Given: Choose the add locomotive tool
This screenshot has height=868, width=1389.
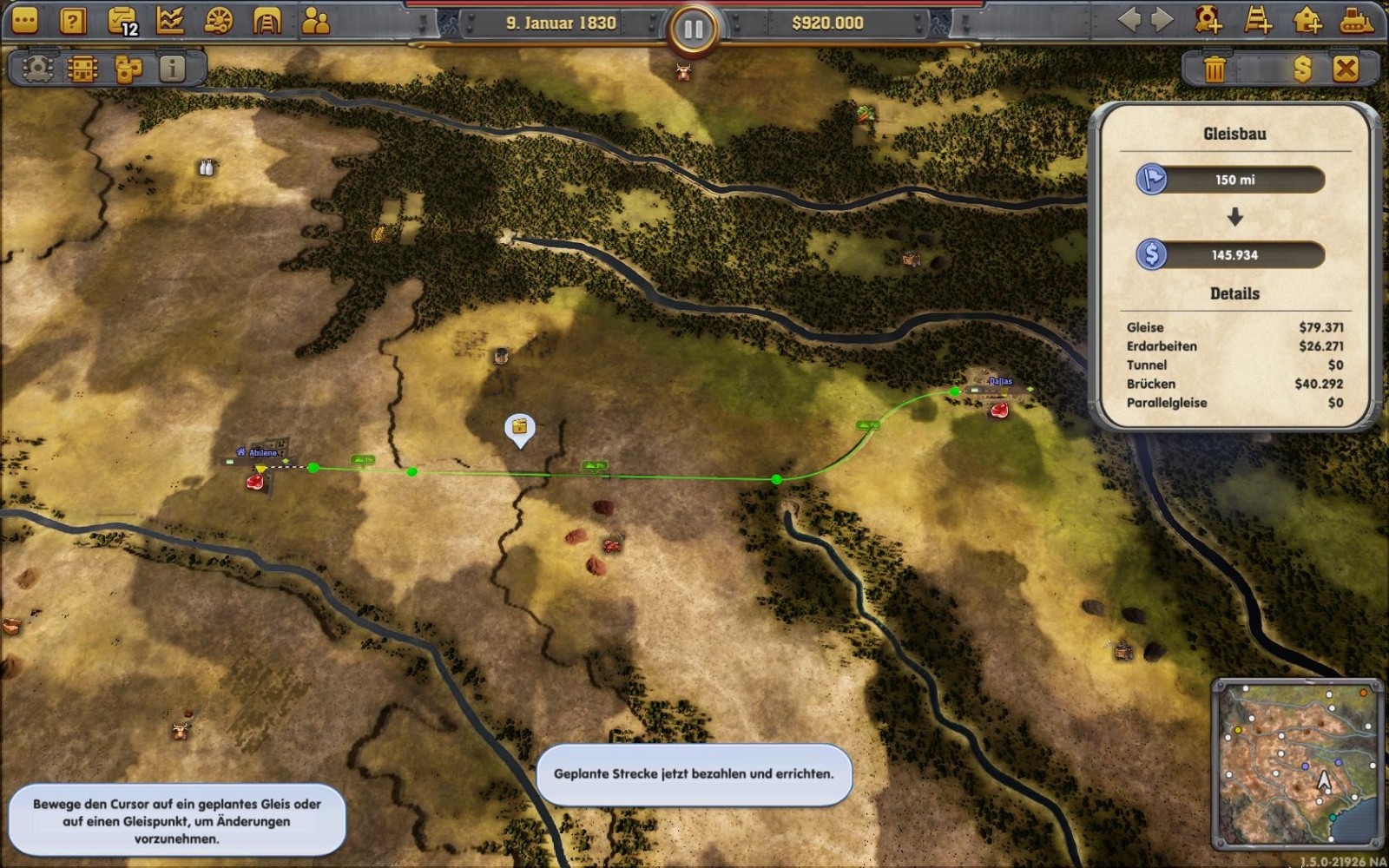Looking at the screenshot, I should (1208, 20).
